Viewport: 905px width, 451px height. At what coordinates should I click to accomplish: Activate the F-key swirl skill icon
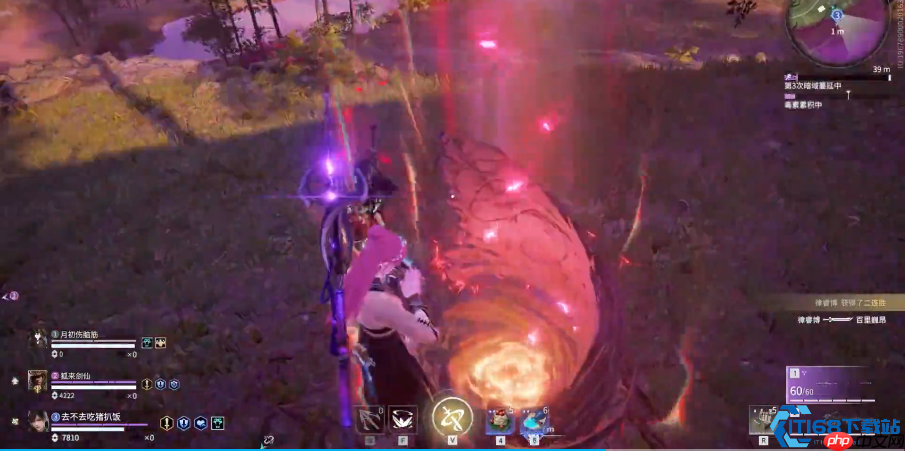pos(403,420)
